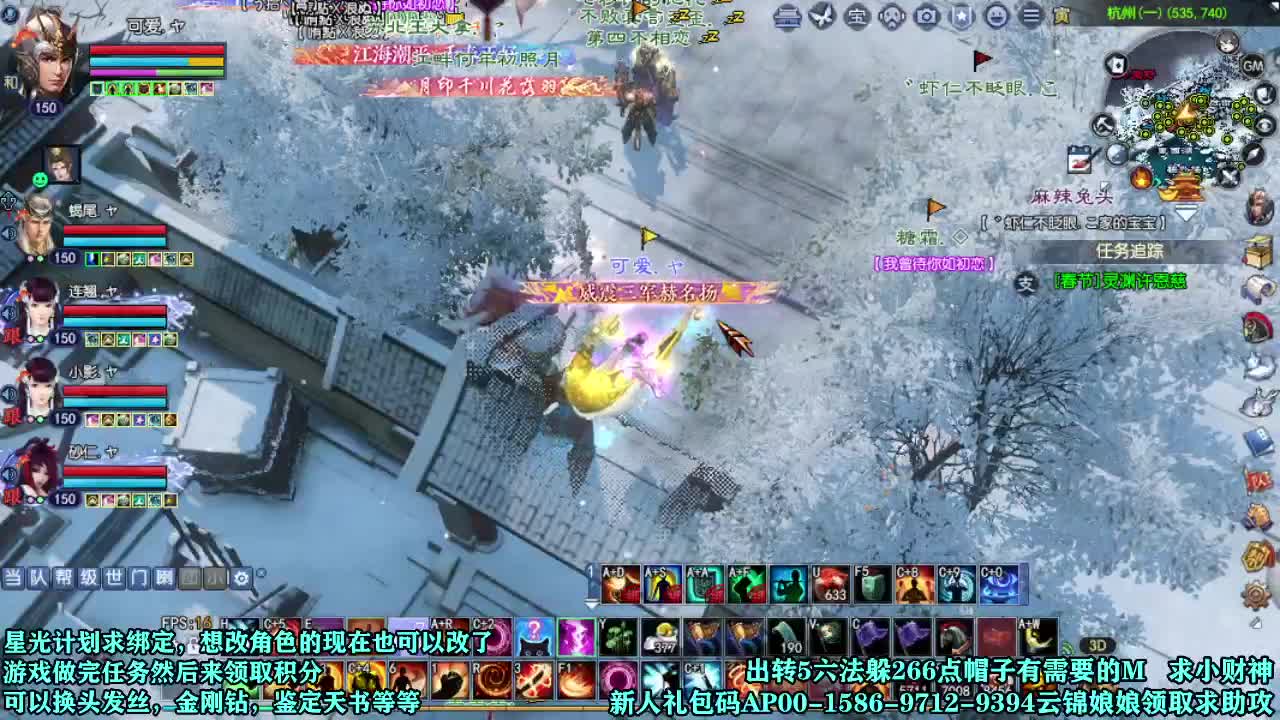Image resolution: width=1280 pixels, height=720 pixels.
Task: Open chat settings with the gear icon
Action: pyautogui.click(x=242, y=577)
